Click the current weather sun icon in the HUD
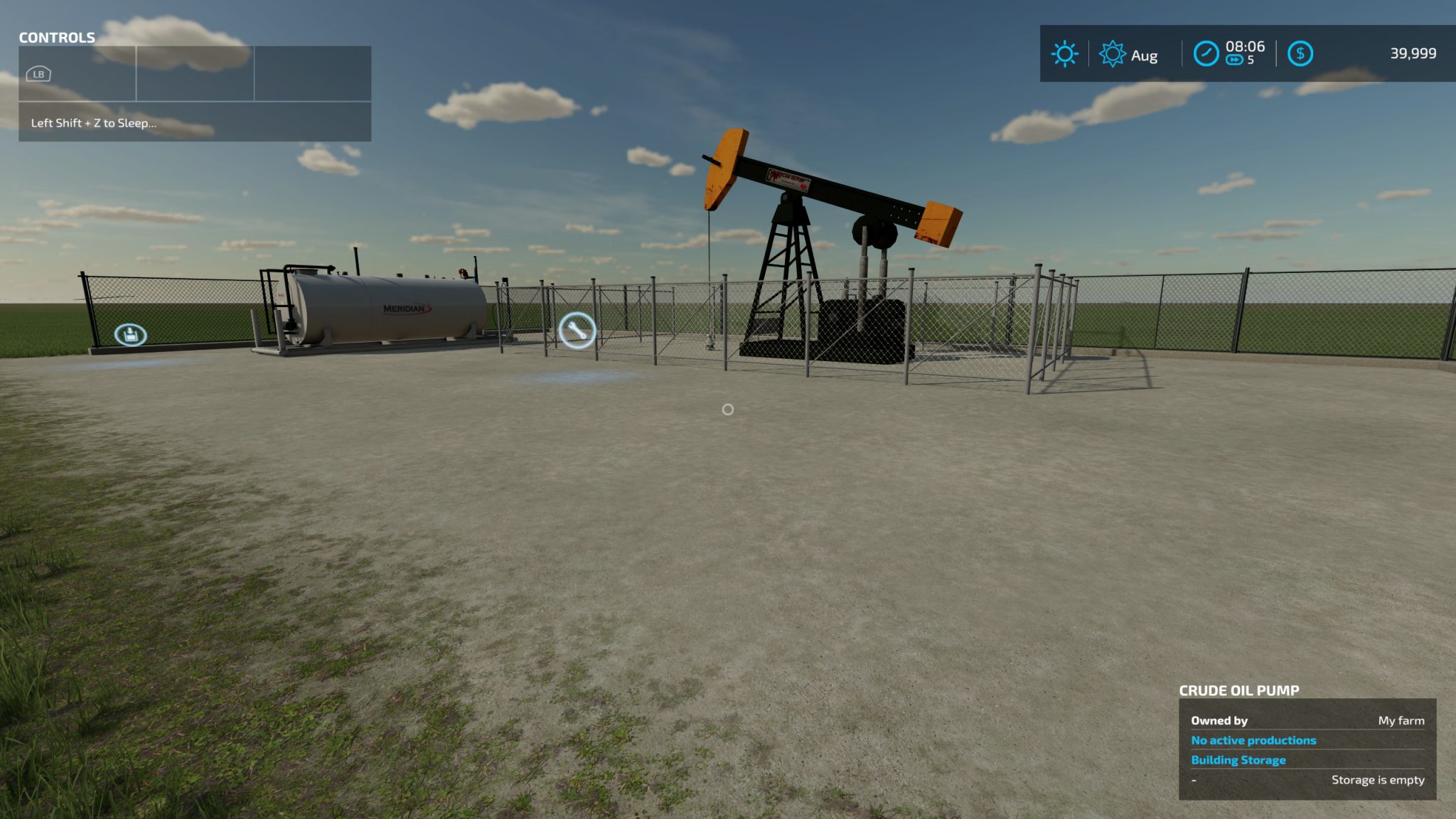Screen dimensions: 1456x819 click(1064, 53)
